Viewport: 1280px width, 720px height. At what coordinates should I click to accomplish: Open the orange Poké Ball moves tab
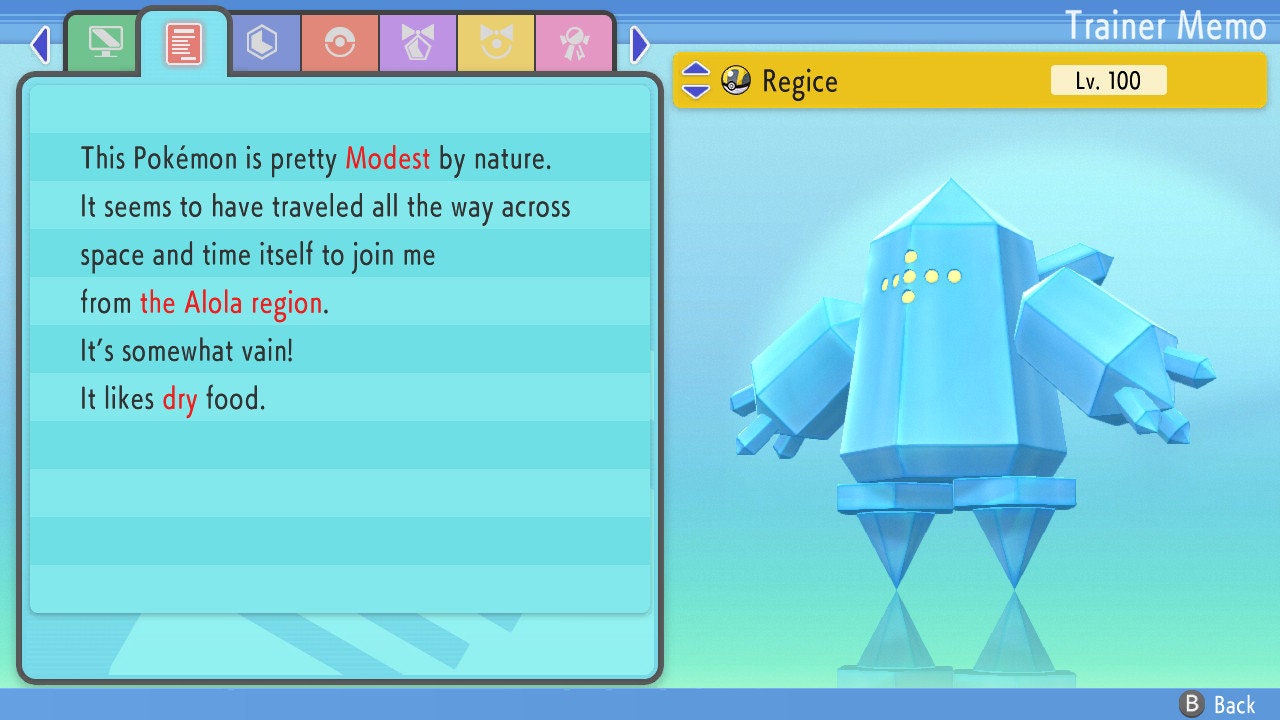(x=339, y=42)
